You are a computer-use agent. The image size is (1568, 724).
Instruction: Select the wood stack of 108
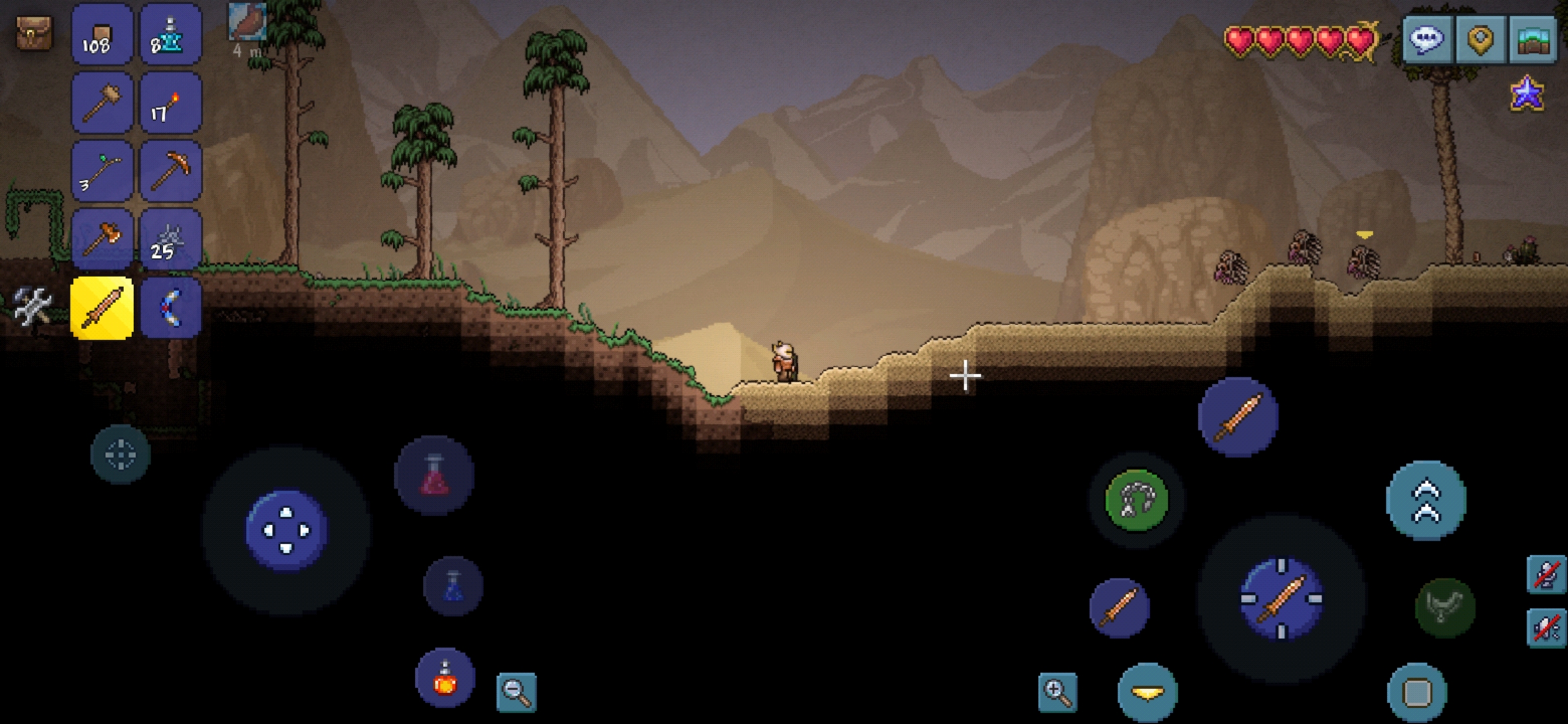[102, 35]
